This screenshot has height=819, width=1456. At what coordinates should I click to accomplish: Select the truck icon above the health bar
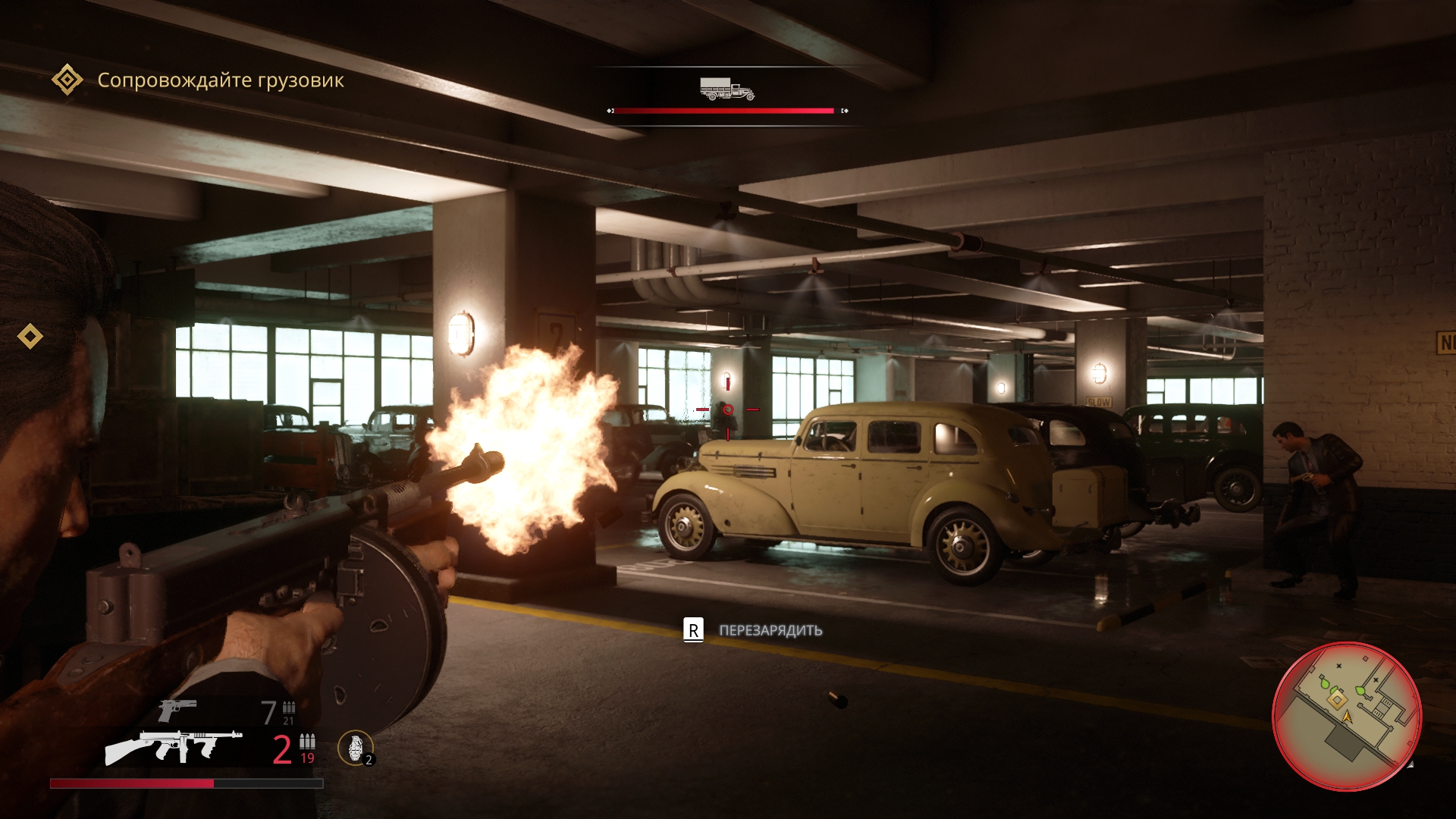click(x=726, y=89)
